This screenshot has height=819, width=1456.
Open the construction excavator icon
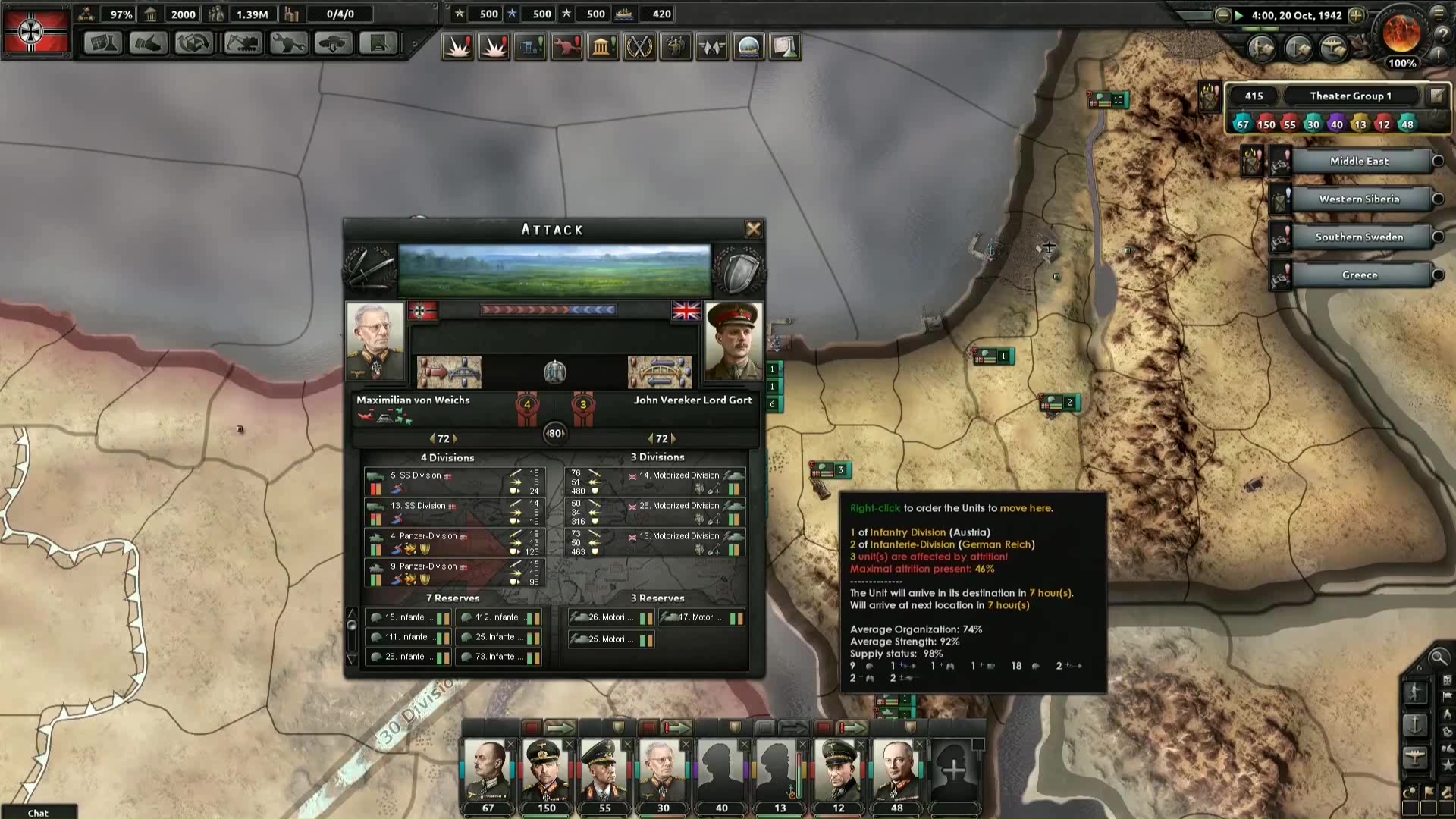tap(241, 44)
